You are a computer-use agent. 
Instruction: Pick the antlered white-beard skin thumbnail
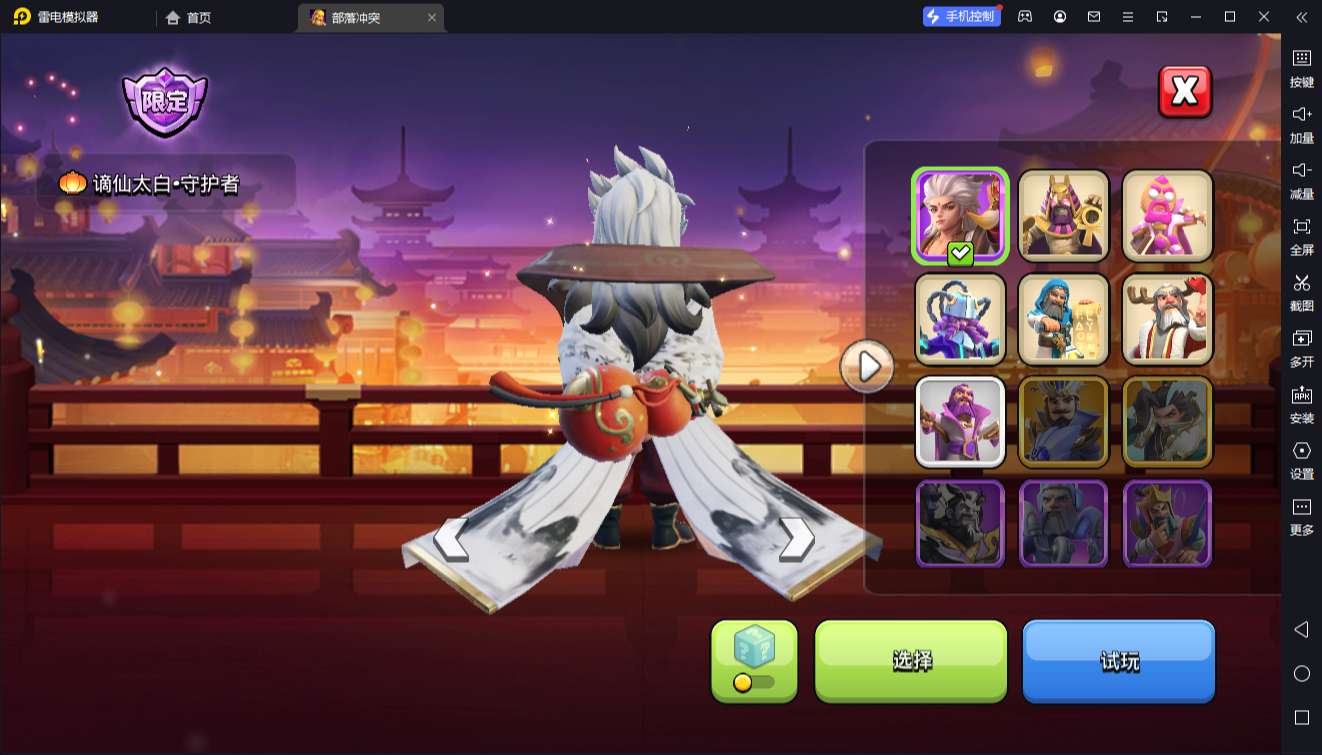pyautogui.click(x=1167, y=319)
